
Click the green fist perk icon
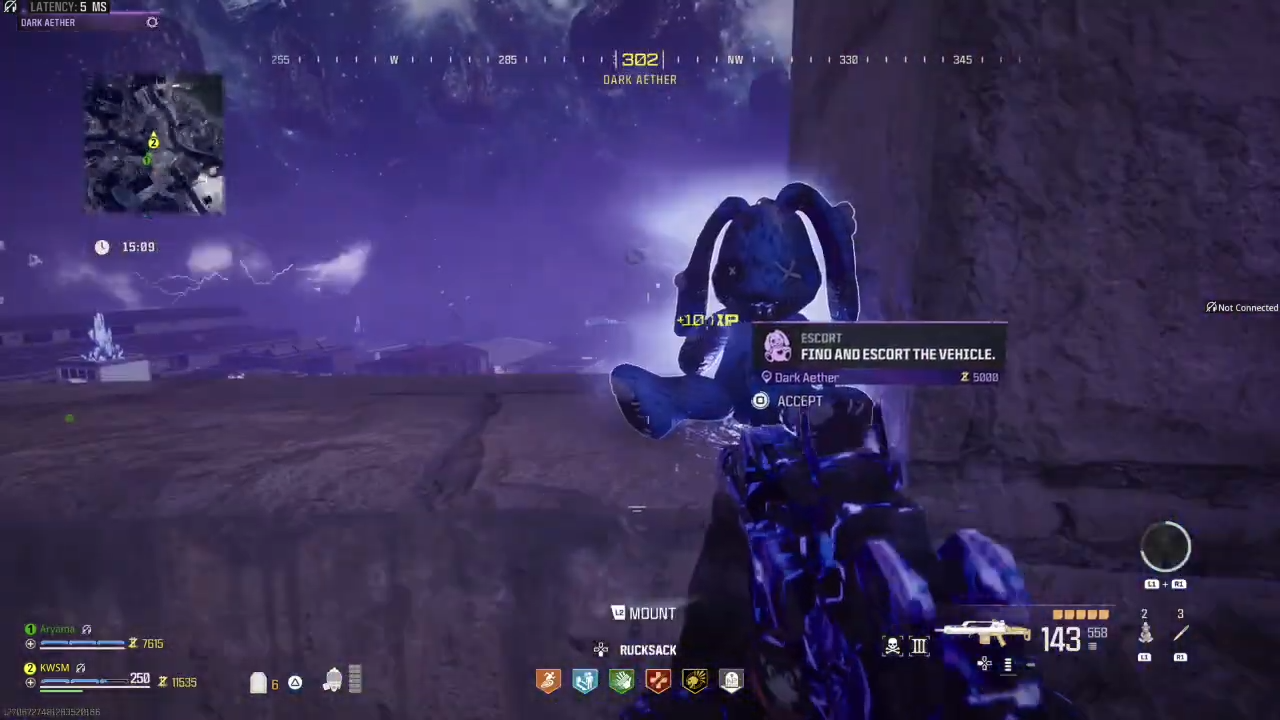click(621, 681)
